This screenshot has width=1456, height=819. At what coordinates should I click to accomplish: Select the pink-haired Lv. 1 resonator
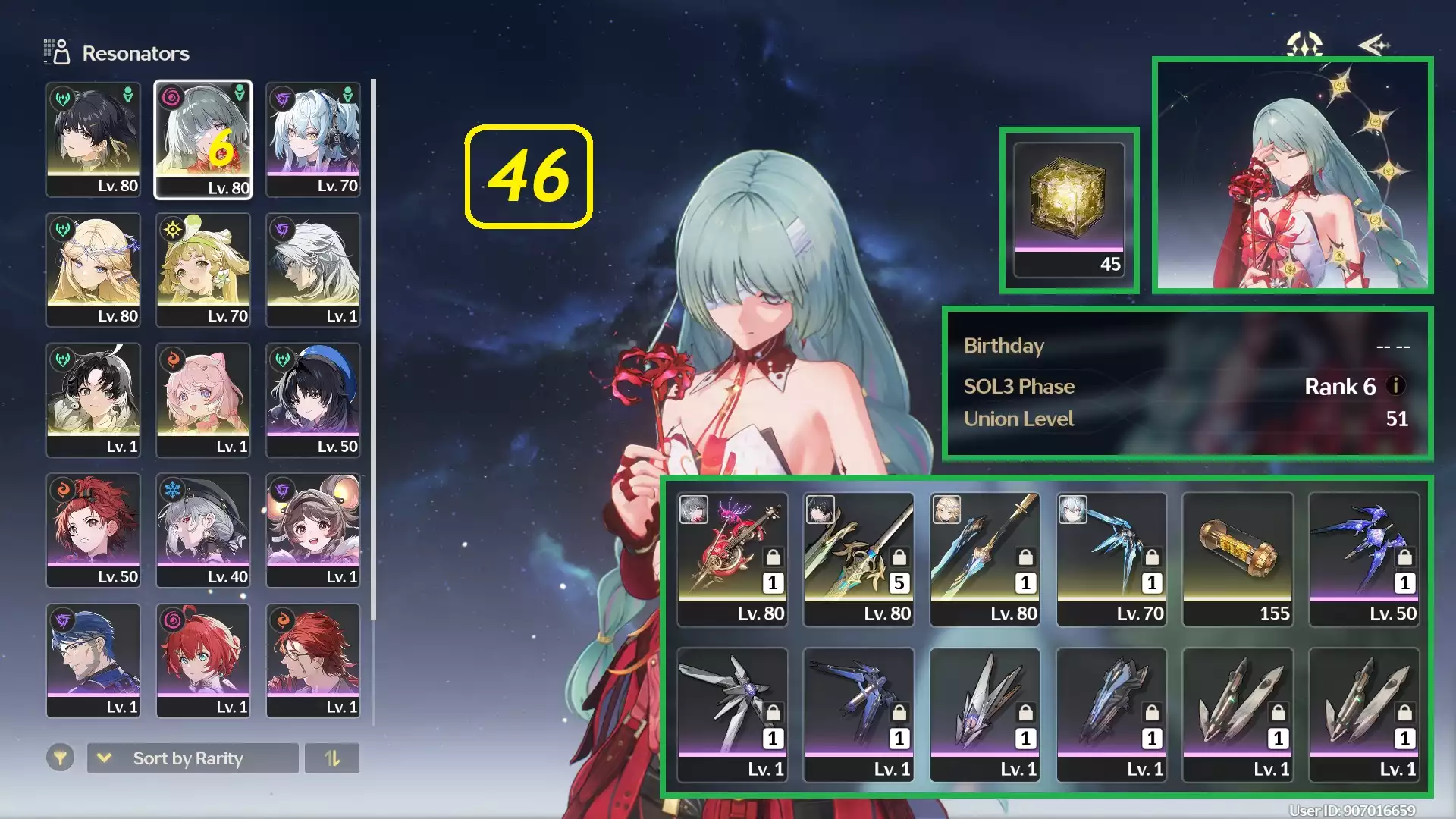click(203, 401)
